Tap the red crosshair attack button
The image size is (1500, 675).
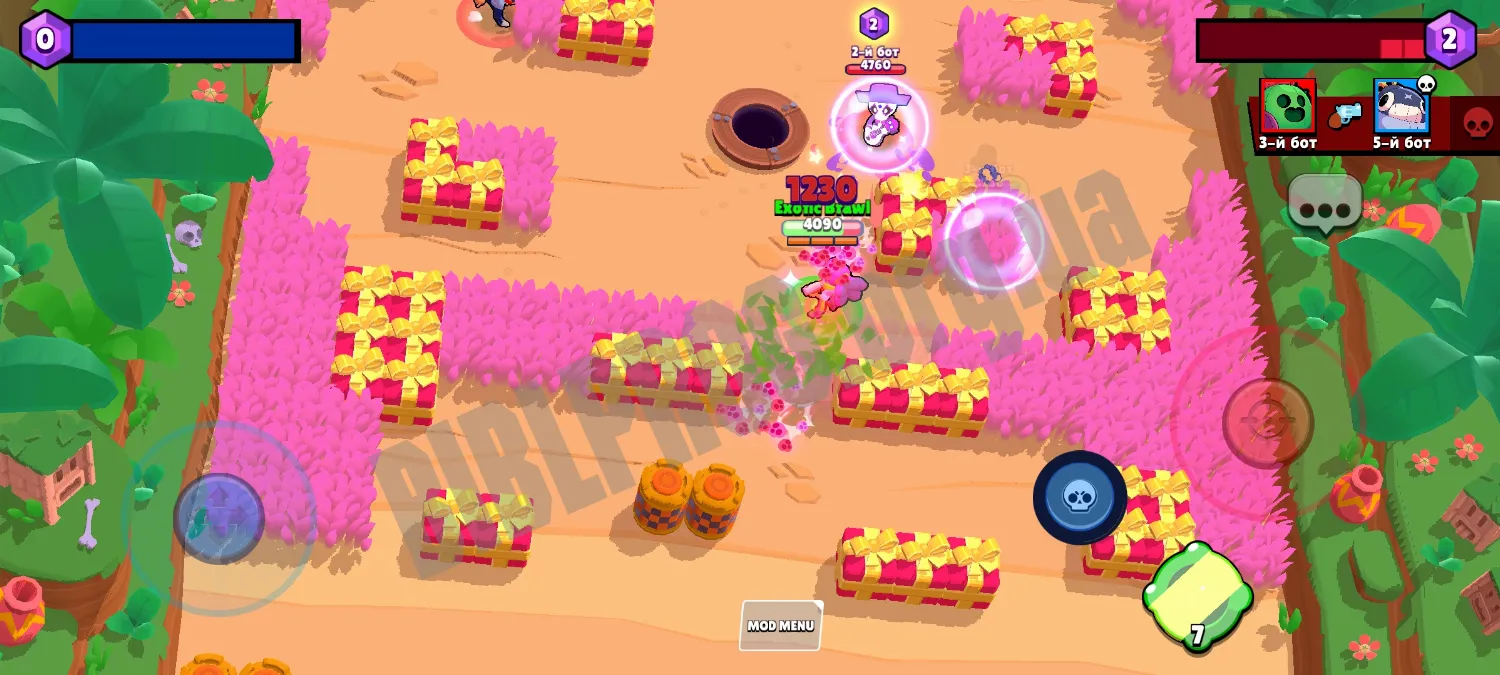pos(1267,423)
